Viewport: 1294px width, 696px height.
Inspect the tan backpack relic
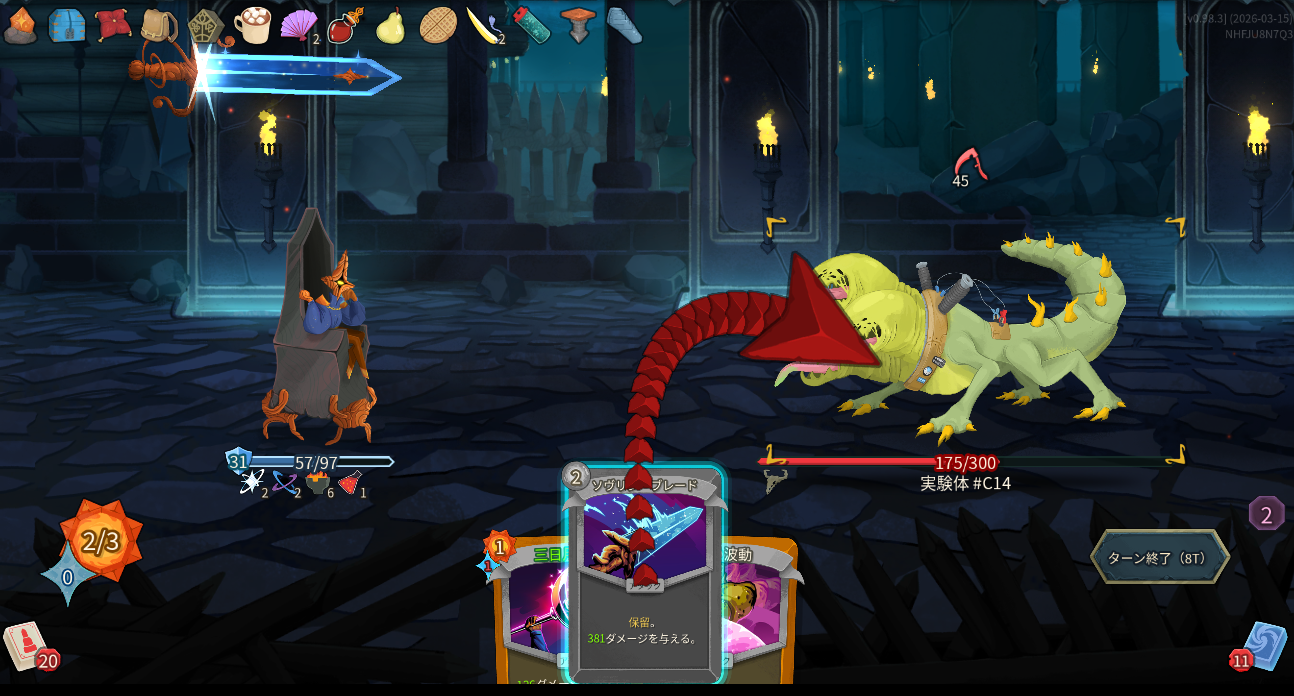[159, 26]
